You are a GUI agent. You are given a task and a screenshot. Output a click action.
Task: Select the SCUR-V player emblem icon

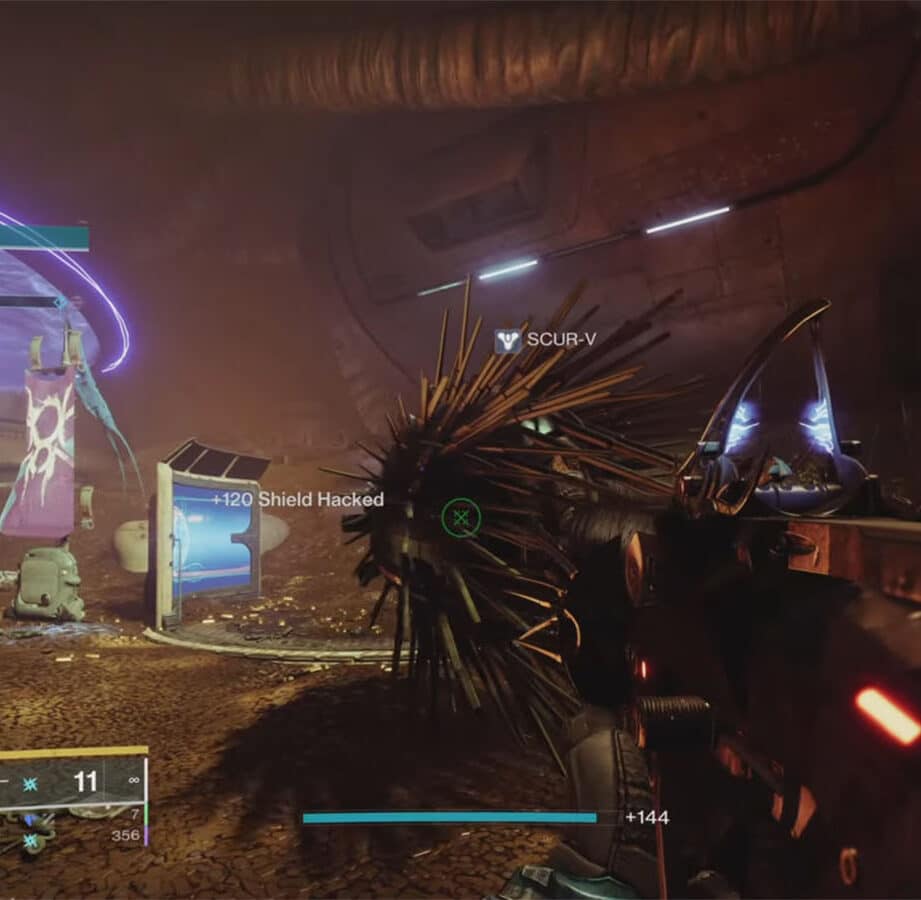point(507,341)
